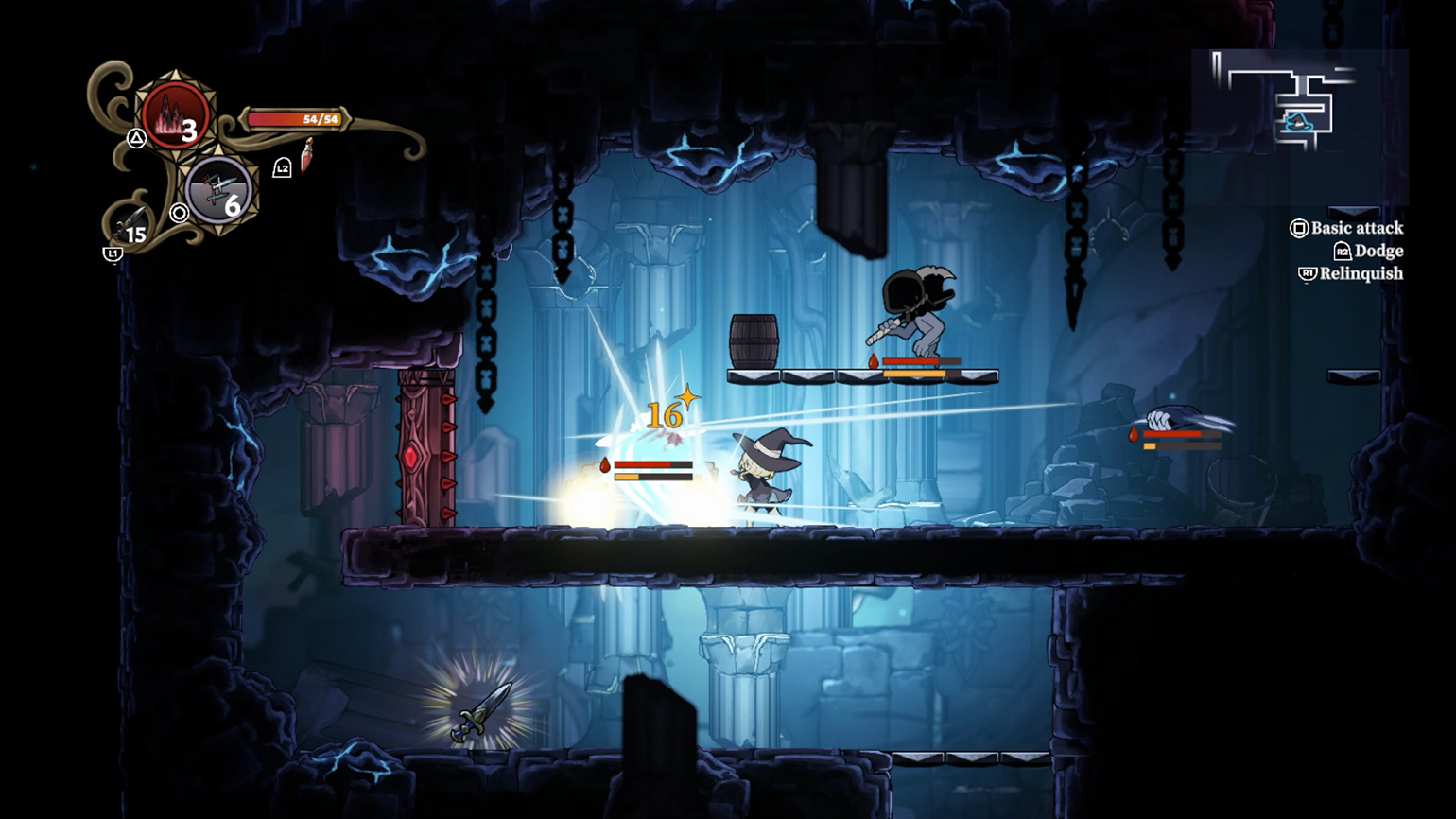
Task: Select the crossed swords ability icon
Action: coord(218,190)
